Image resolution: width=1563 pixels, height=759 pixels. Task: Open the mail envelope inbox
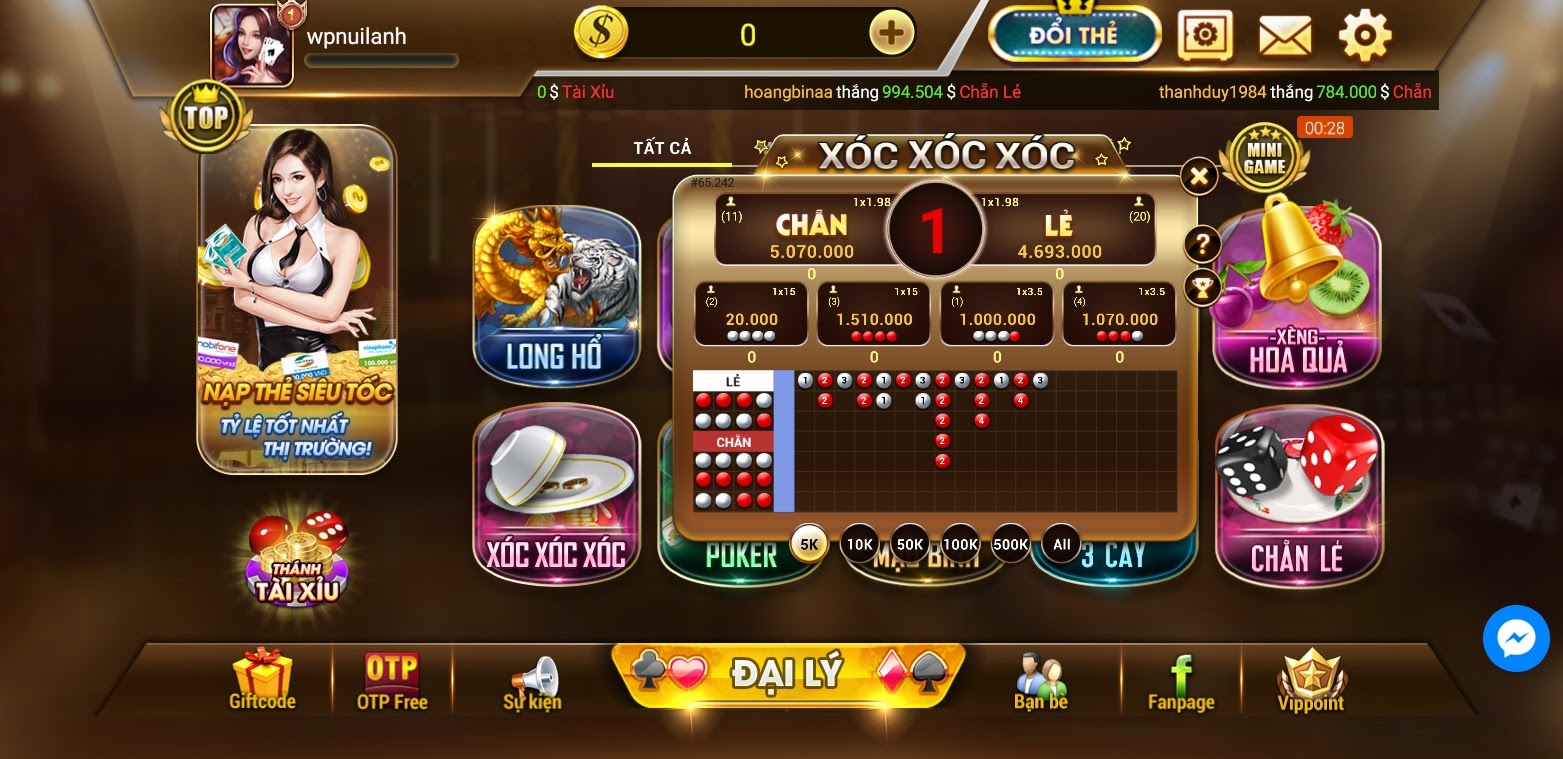point(1284,36)
